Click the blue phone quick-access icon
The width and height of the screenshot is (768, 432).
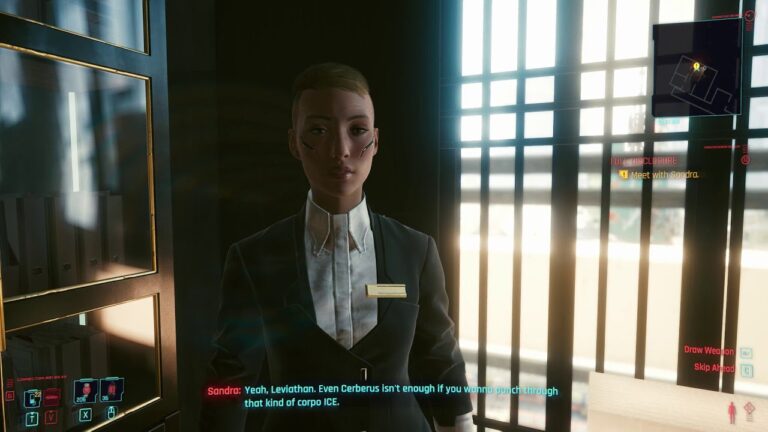(32, 397)
